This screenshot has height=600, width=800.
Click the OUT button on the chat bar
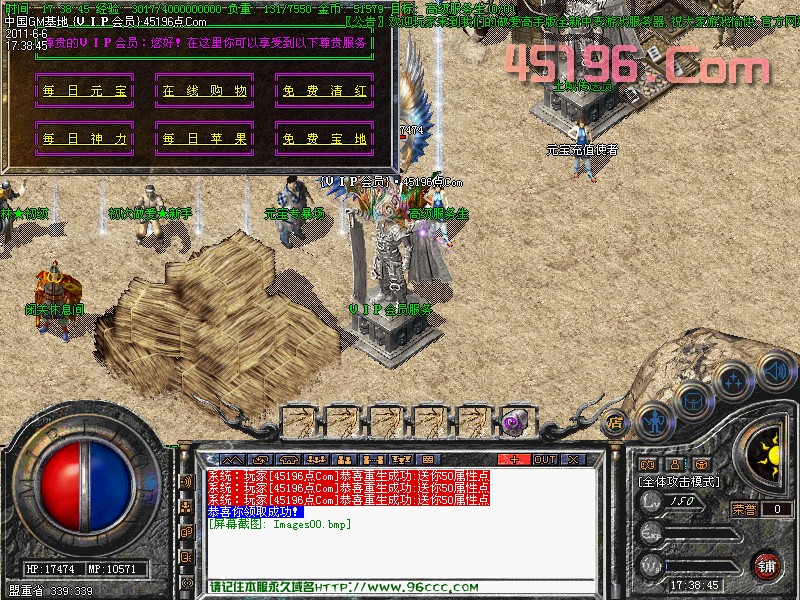point(544,459)
